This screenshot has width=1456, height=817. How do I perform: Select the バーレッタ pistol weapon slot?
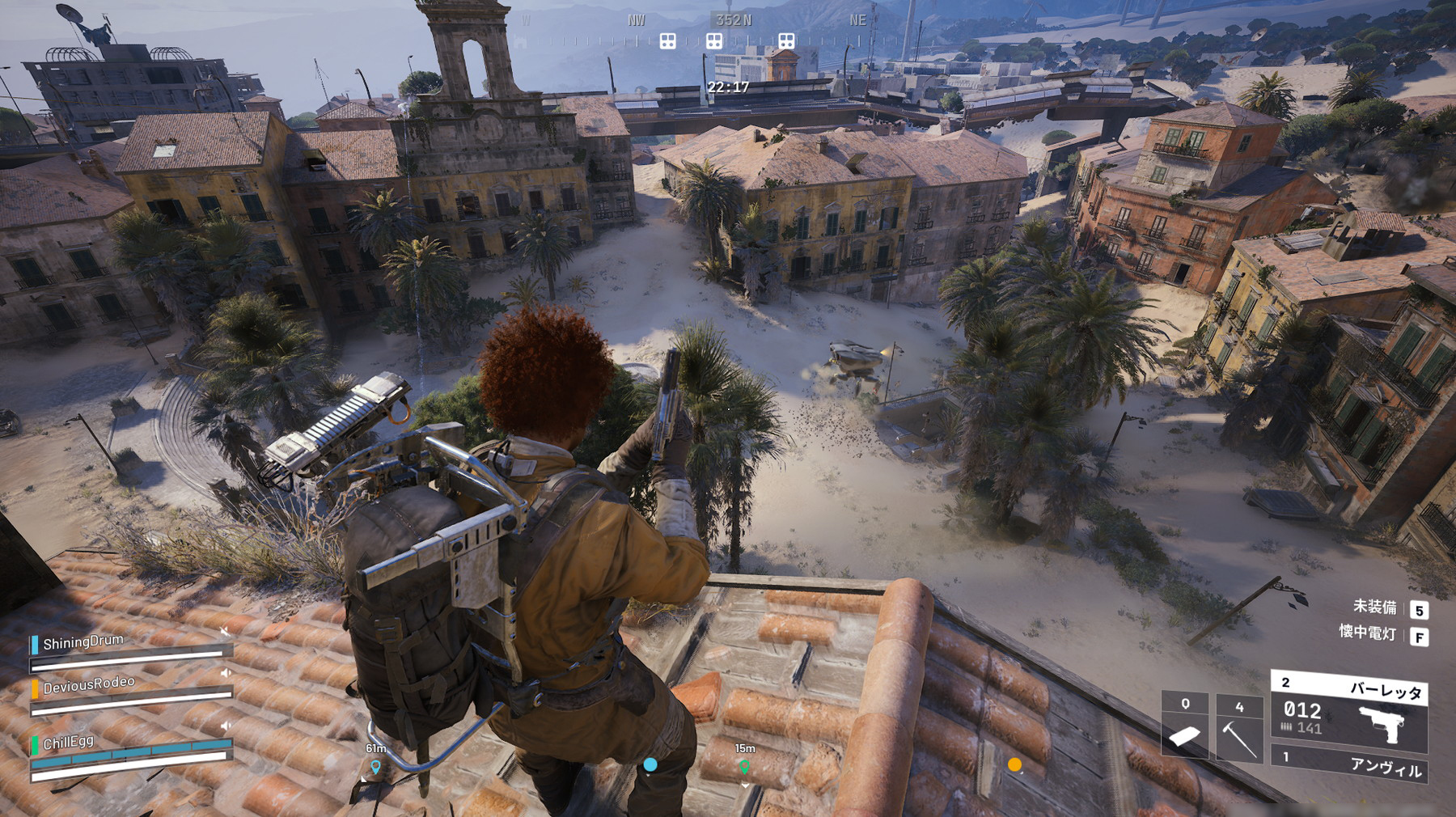tap(1349, 712)
